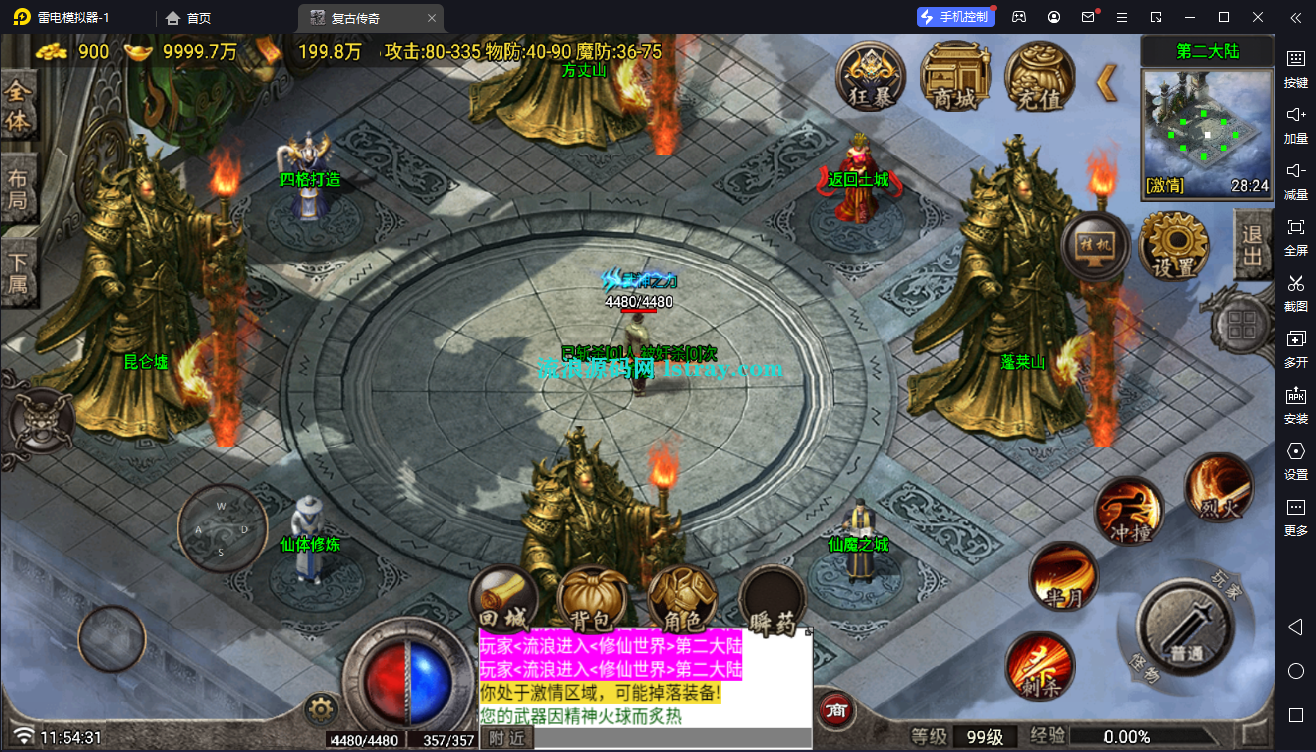Cast the 半月 half-moon skill

[x=1063, y=577]
